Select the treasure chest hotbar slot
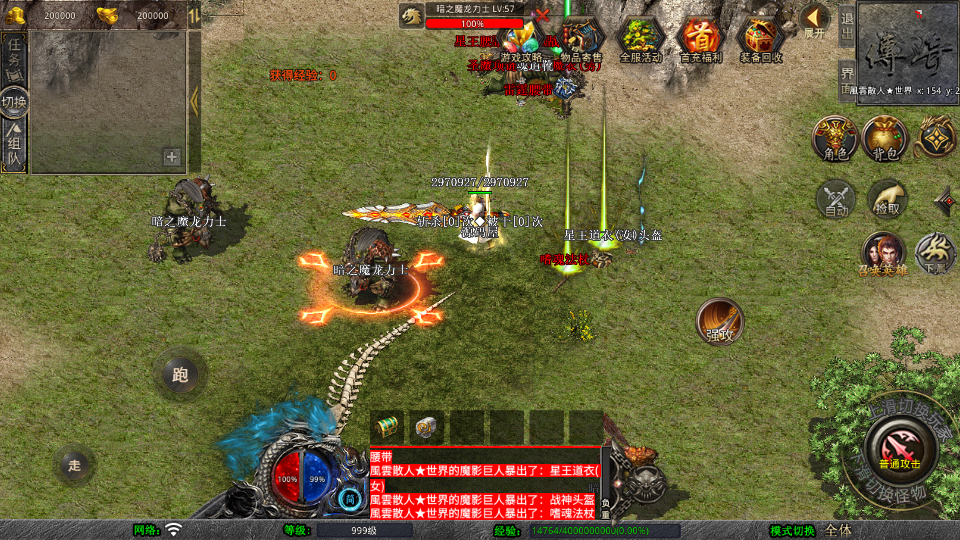 tap(389, 426)
